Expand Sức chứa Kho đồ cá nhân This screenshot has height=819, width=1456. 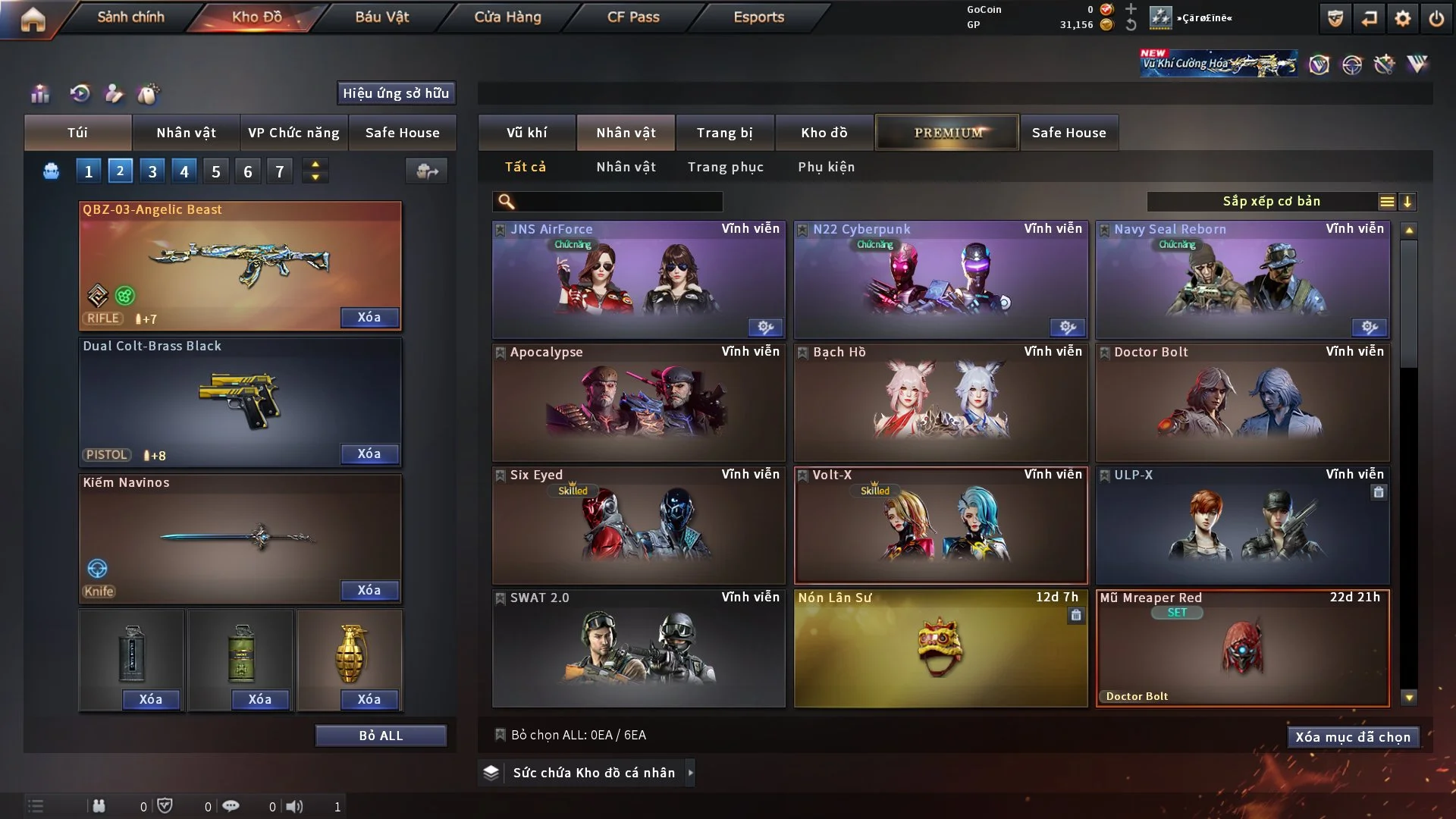point(690,773)
